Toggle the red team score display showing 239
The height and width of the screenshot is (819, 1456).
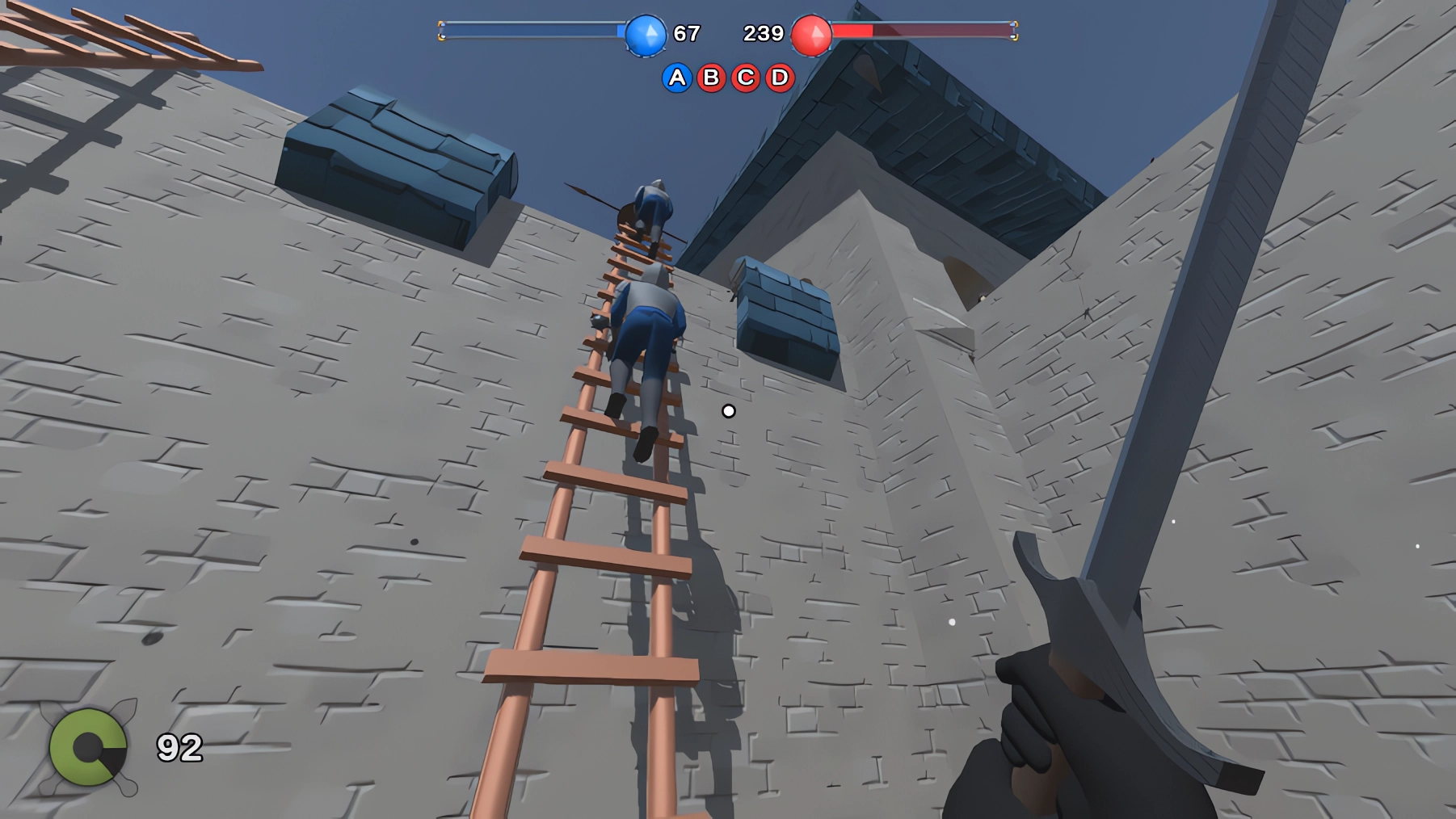763,33
